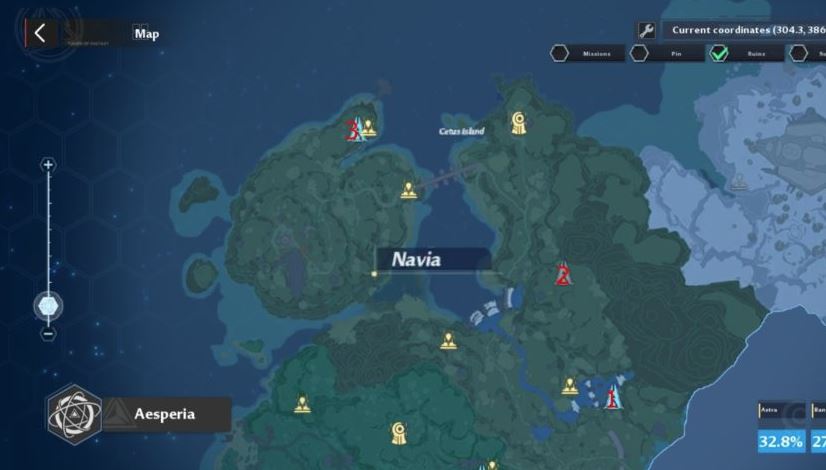Image resolution: width=826 pixels, height=470 pixels.
Task: Open the wrench tool beside coordinates
Action: [x=647, y=31]
